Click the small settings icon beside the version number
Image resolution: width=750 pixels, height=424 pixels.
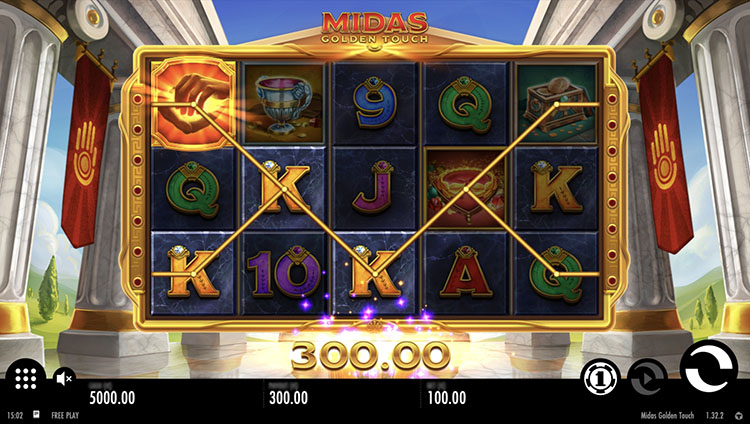point(738,415)
